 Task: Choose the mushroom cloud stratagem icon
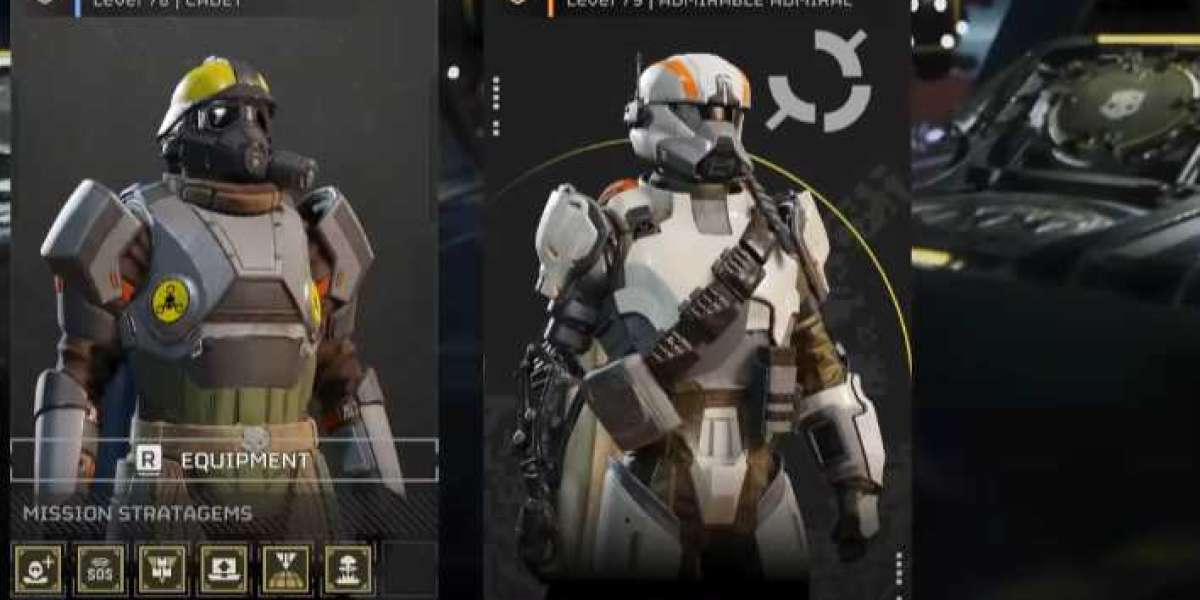[348, 569]
